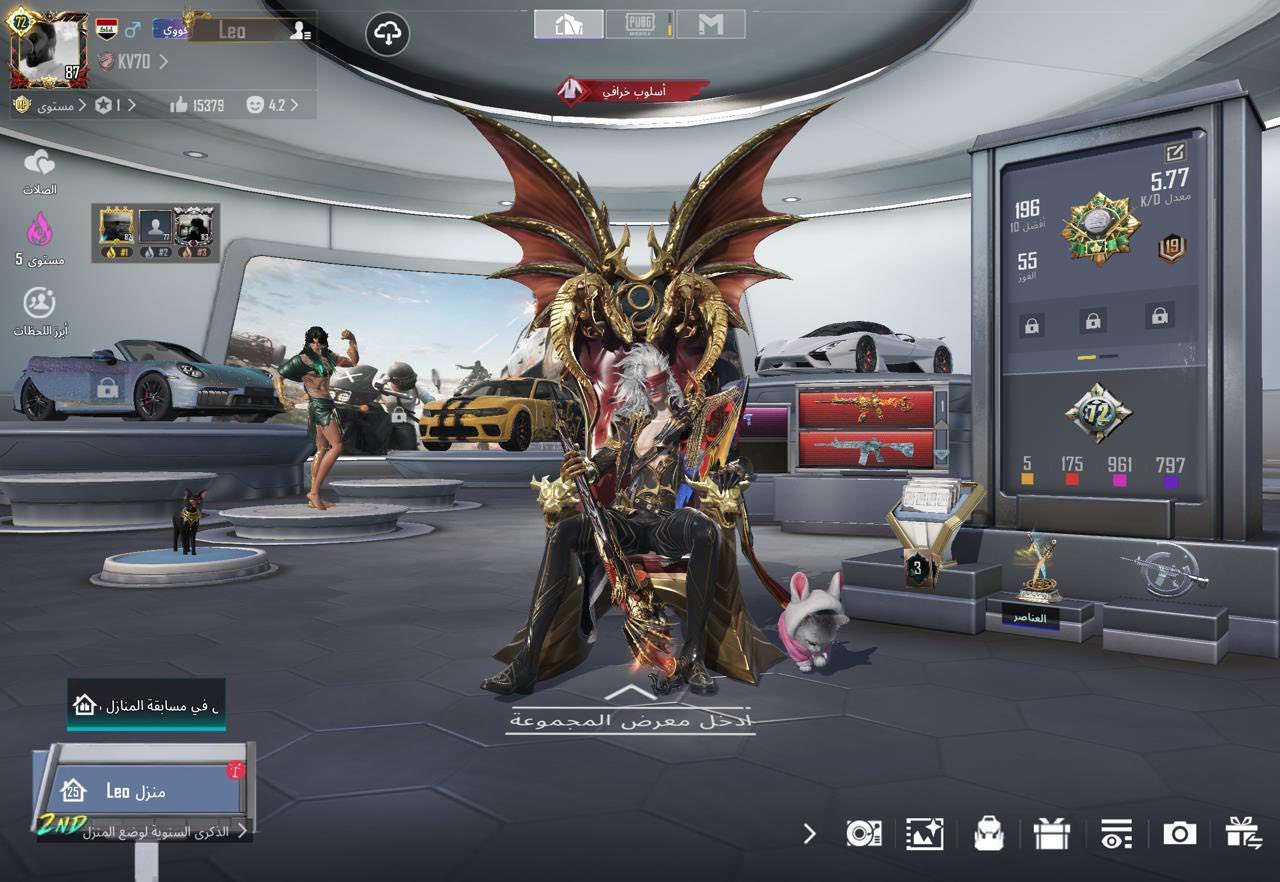Screen dimensions: 1280x882
Task: Click the cloud download button
Action: coord(387,35)
